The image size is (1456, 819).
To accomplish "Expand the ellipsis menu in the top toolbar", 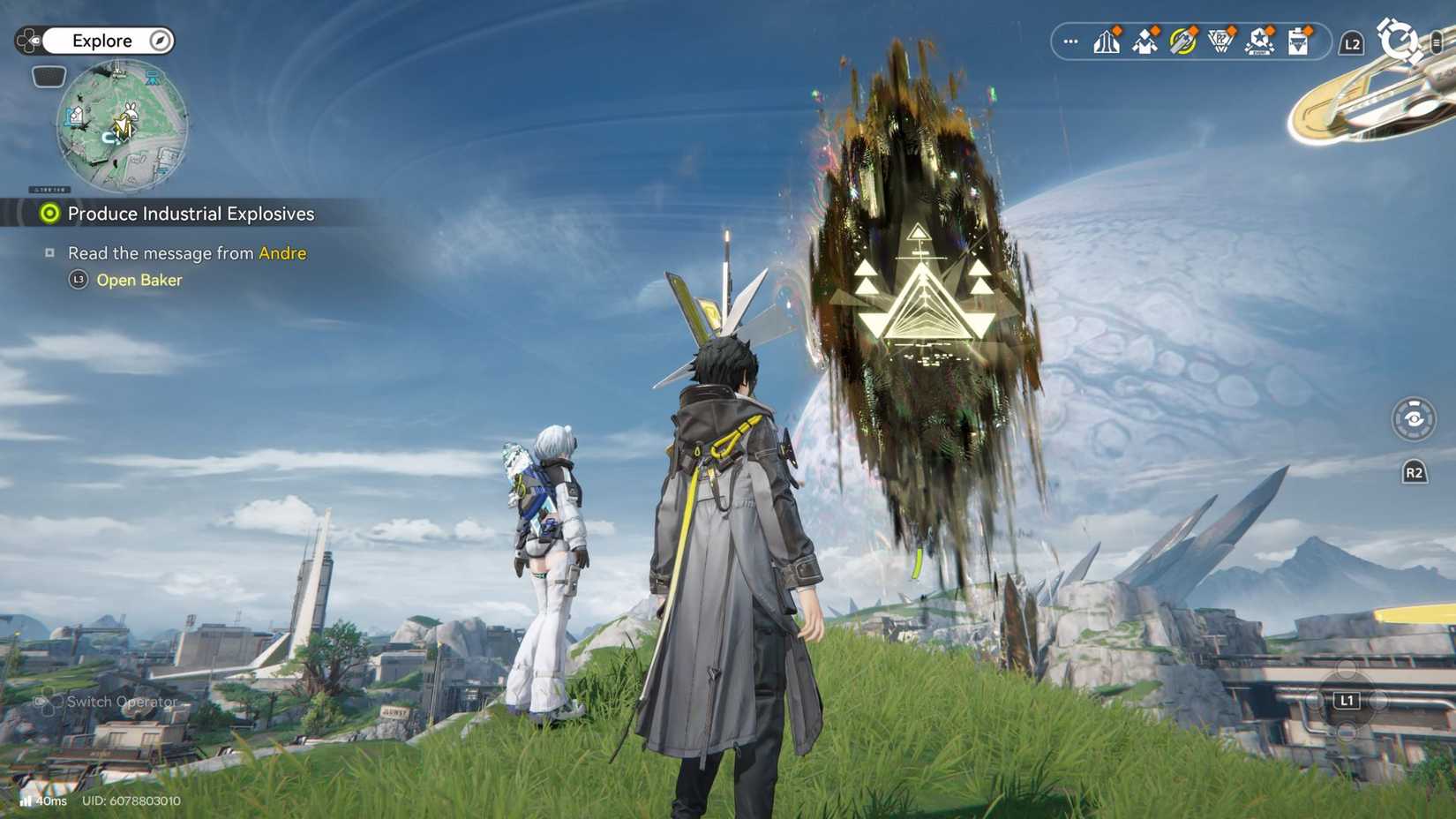I will pos(1071,41).
